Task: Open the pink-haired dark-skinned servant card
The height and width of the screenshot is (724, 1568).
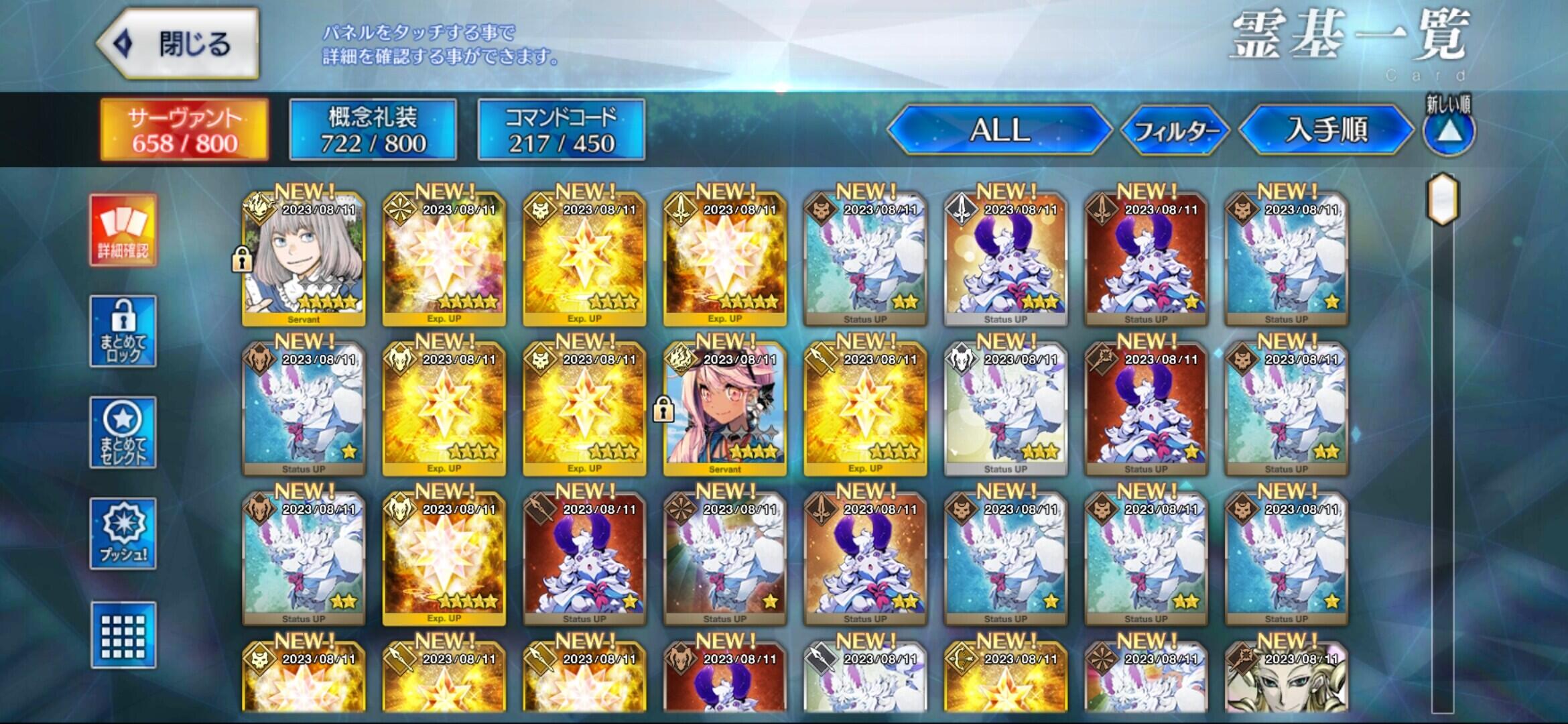Action: (725, 409)
